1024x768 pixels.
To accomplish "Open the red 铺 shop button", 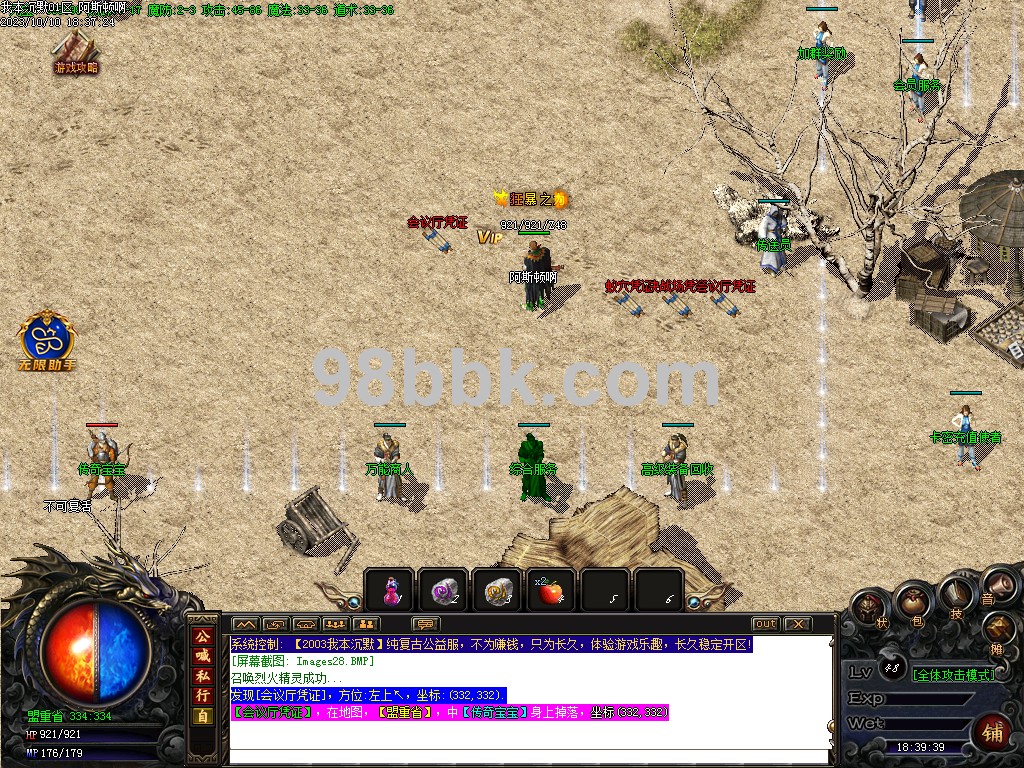I will (x=992, y=733).
